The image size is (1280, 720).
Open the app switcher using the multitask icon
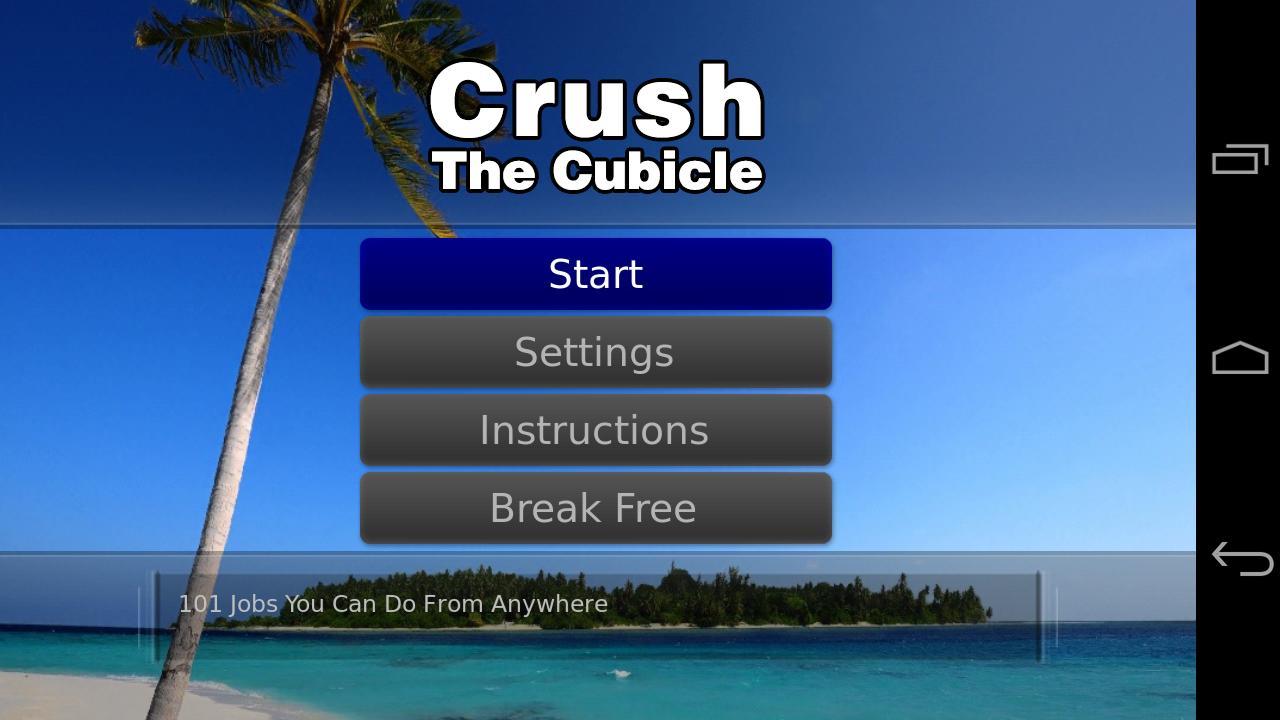tap(1237, 158)
